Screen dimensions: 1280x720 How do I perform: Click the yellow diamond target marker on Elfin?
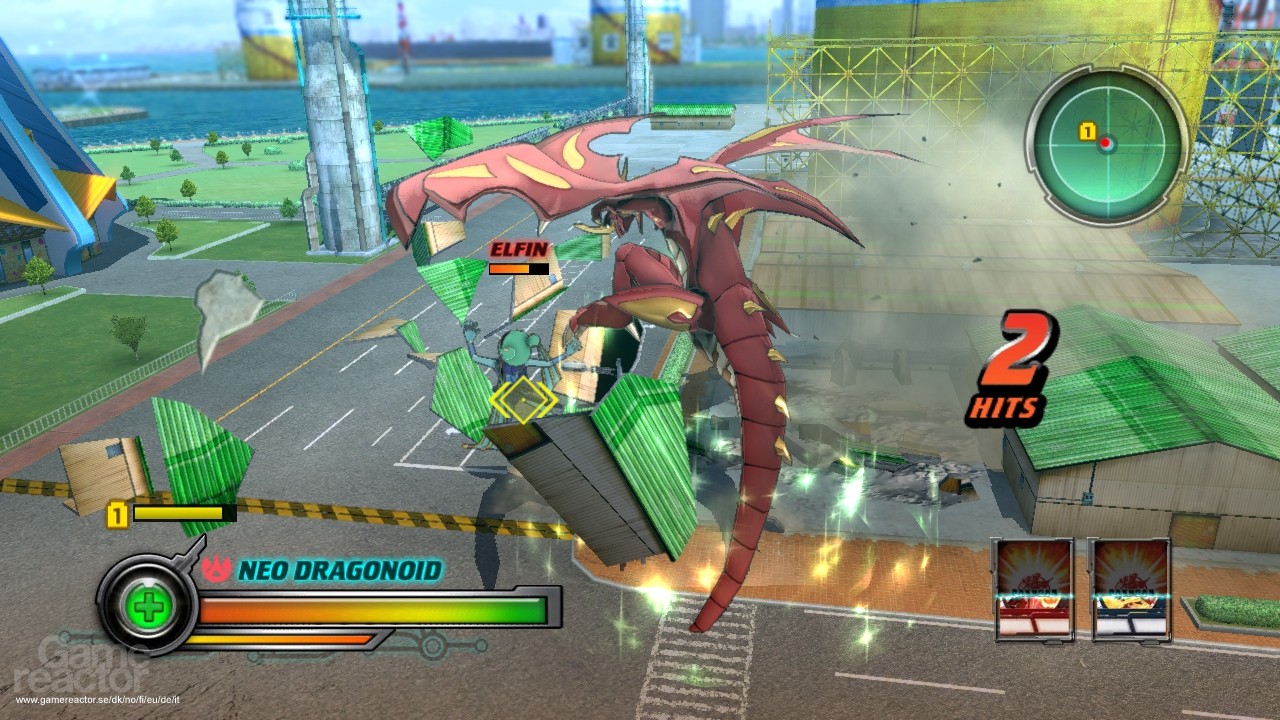[522, 400]
